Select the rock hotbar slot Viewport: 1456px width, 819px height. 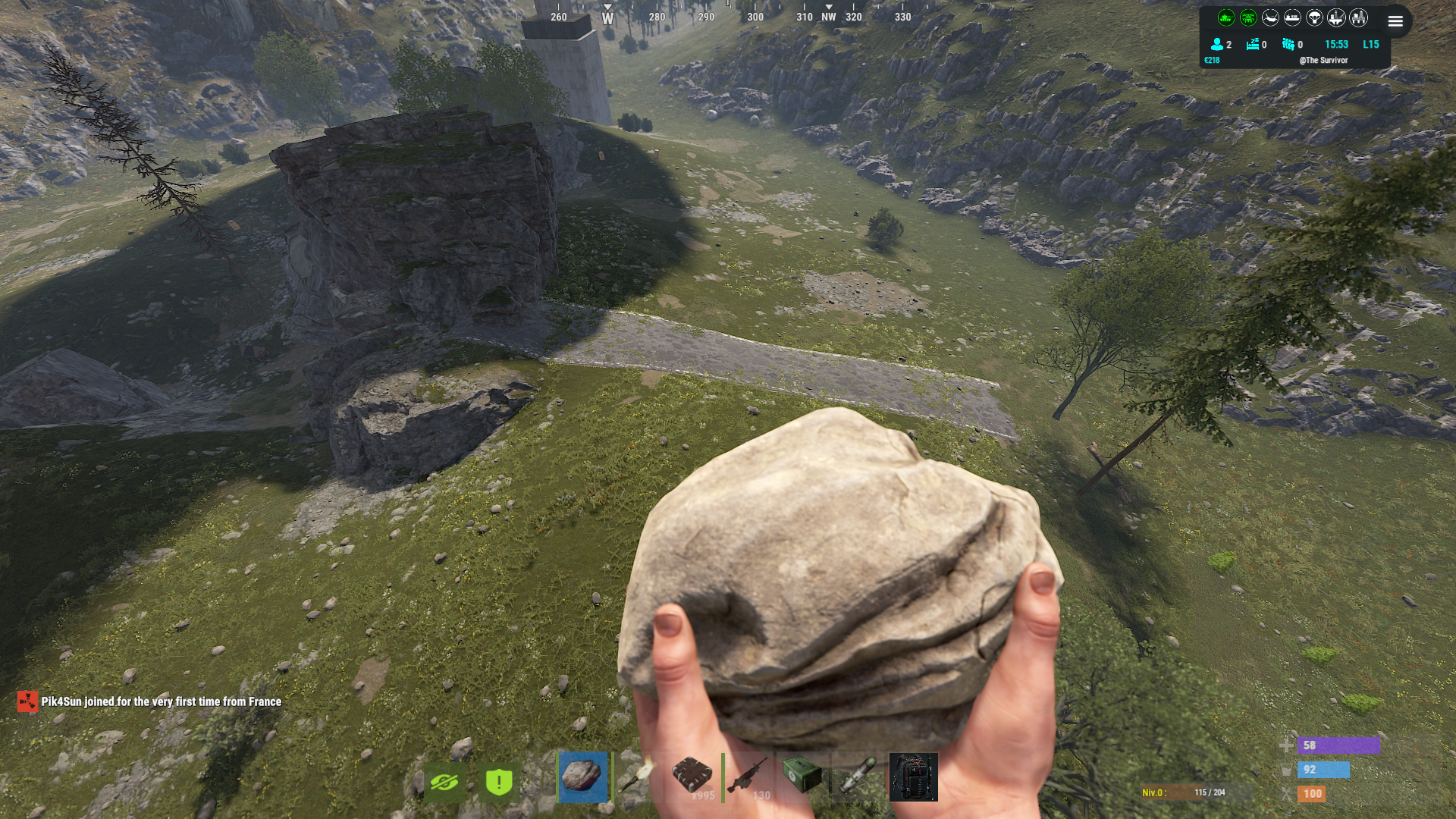582,777
